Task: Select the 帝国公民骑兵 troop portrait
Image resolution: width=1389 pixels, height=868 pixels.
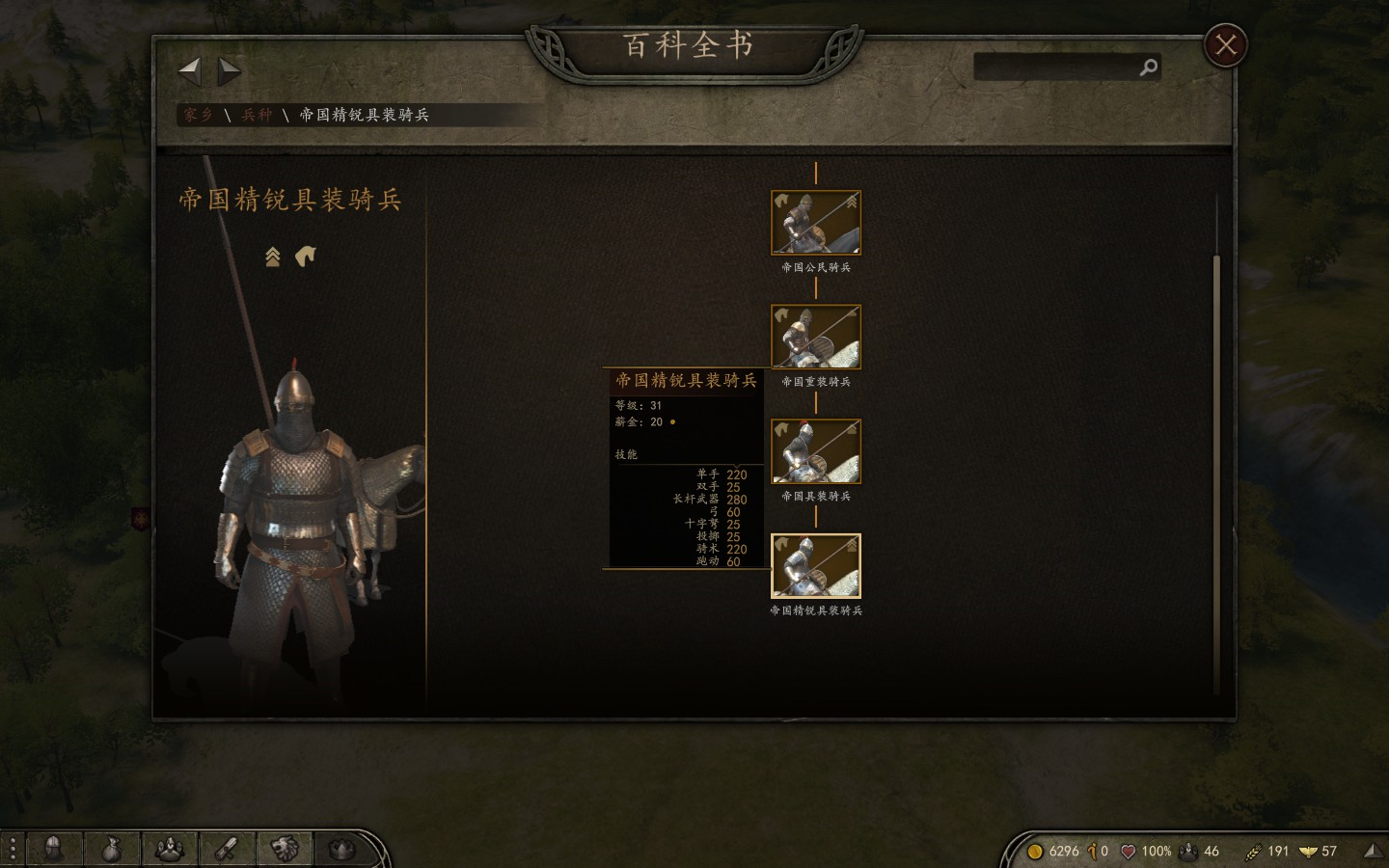Action: [815, 223]
